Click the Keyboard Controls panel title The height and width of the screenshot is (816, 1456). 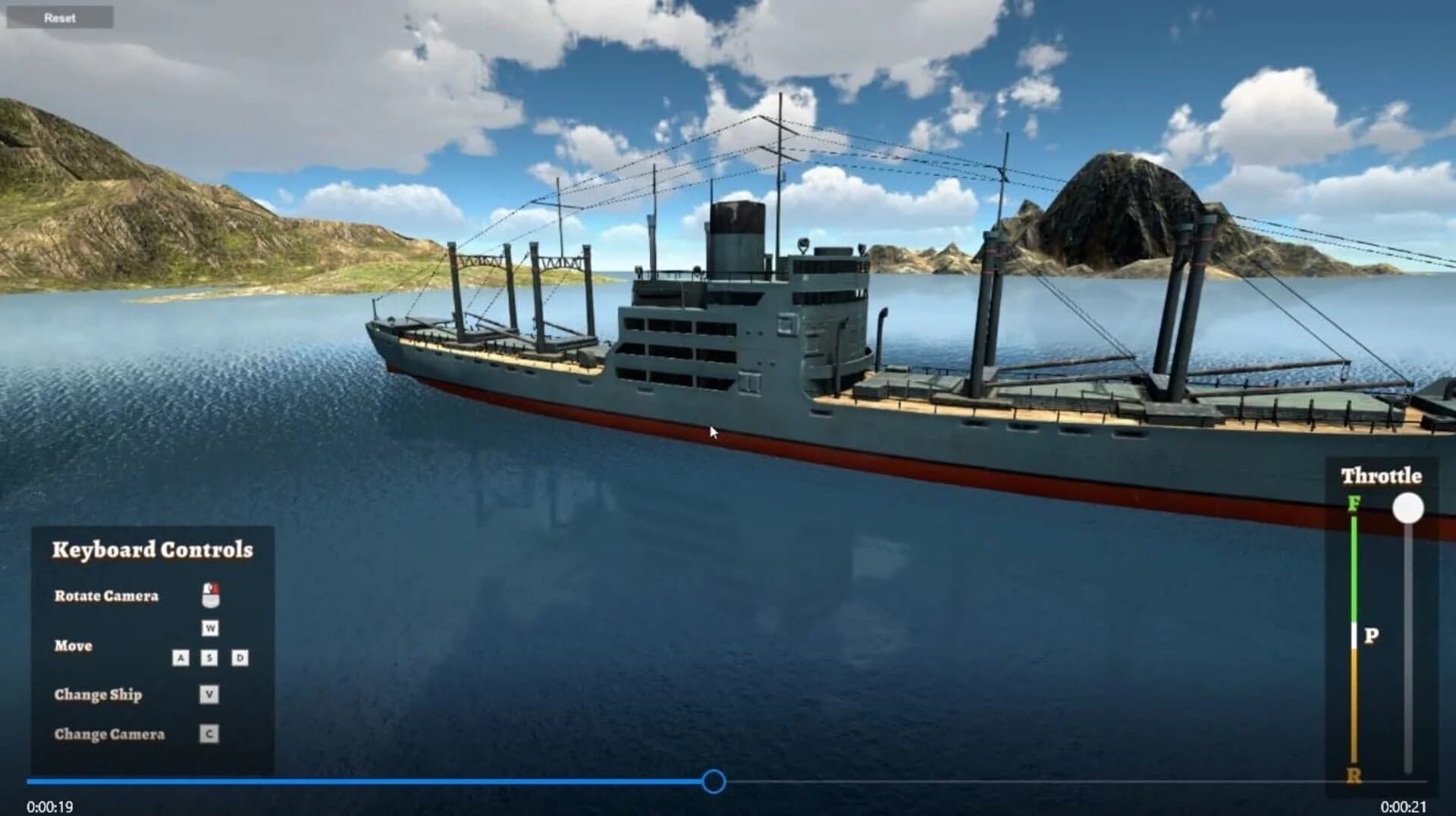[x=152, y=549]
